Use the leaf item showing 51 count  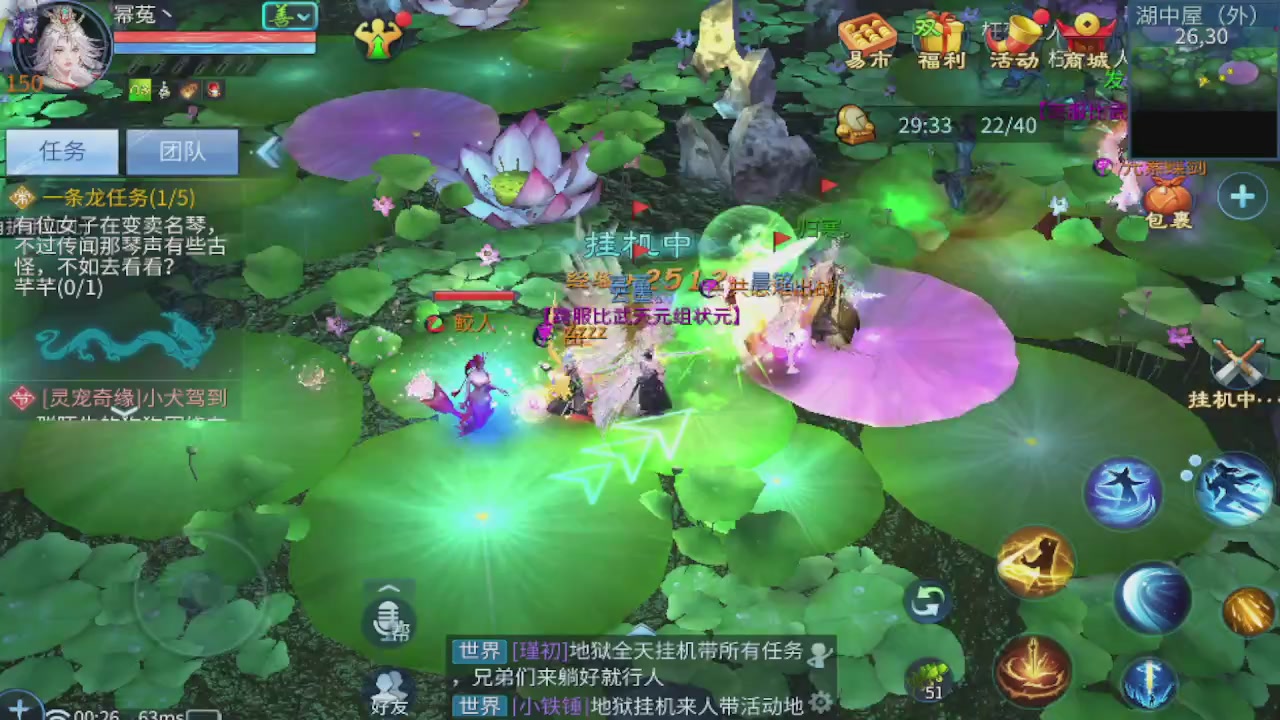tap(930, 678)
